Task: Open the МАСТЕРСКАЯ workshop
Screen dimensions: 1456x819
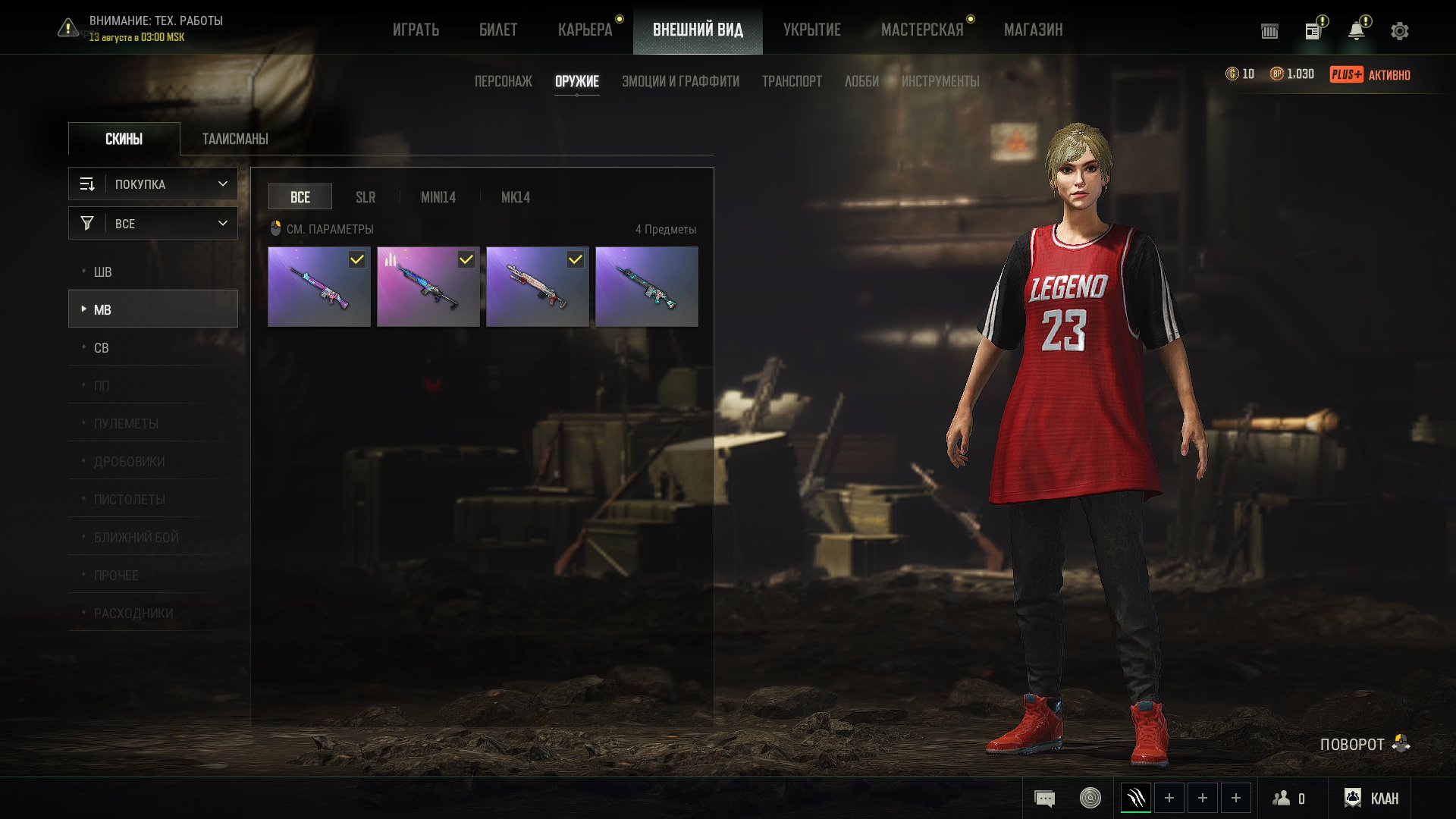Action: pyautogui.click(x=921, y=30)
